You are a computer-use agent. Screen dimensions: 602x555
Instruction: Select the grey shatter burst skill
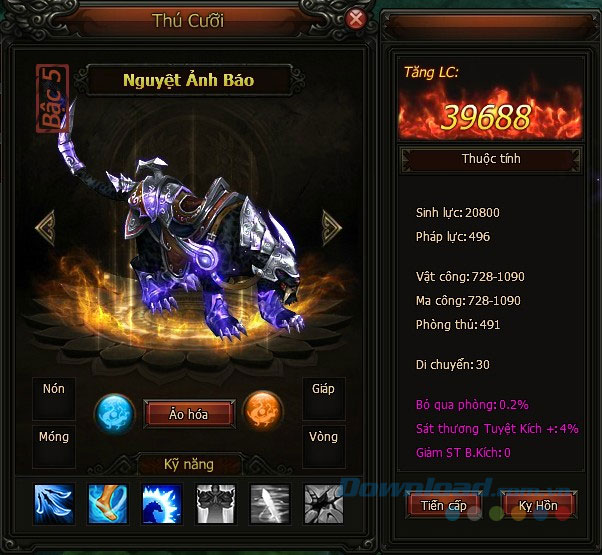click(323, 504)
